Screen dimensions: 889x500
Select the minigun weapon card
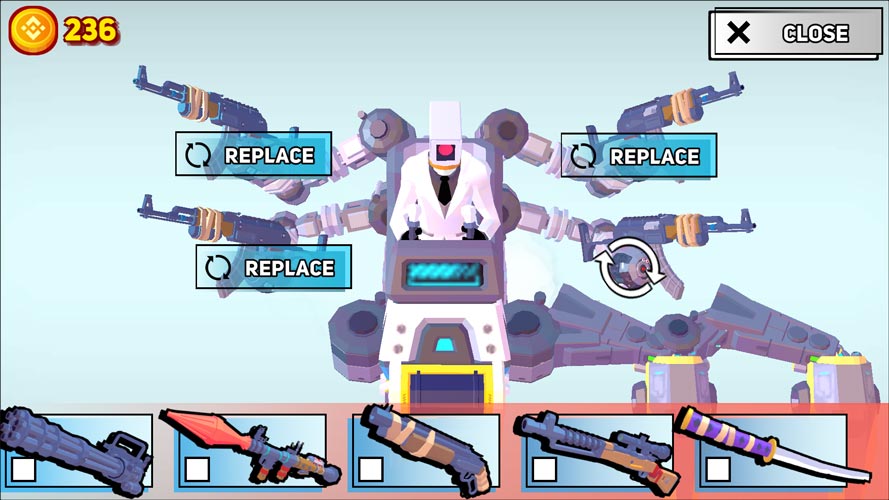[76, 450]
